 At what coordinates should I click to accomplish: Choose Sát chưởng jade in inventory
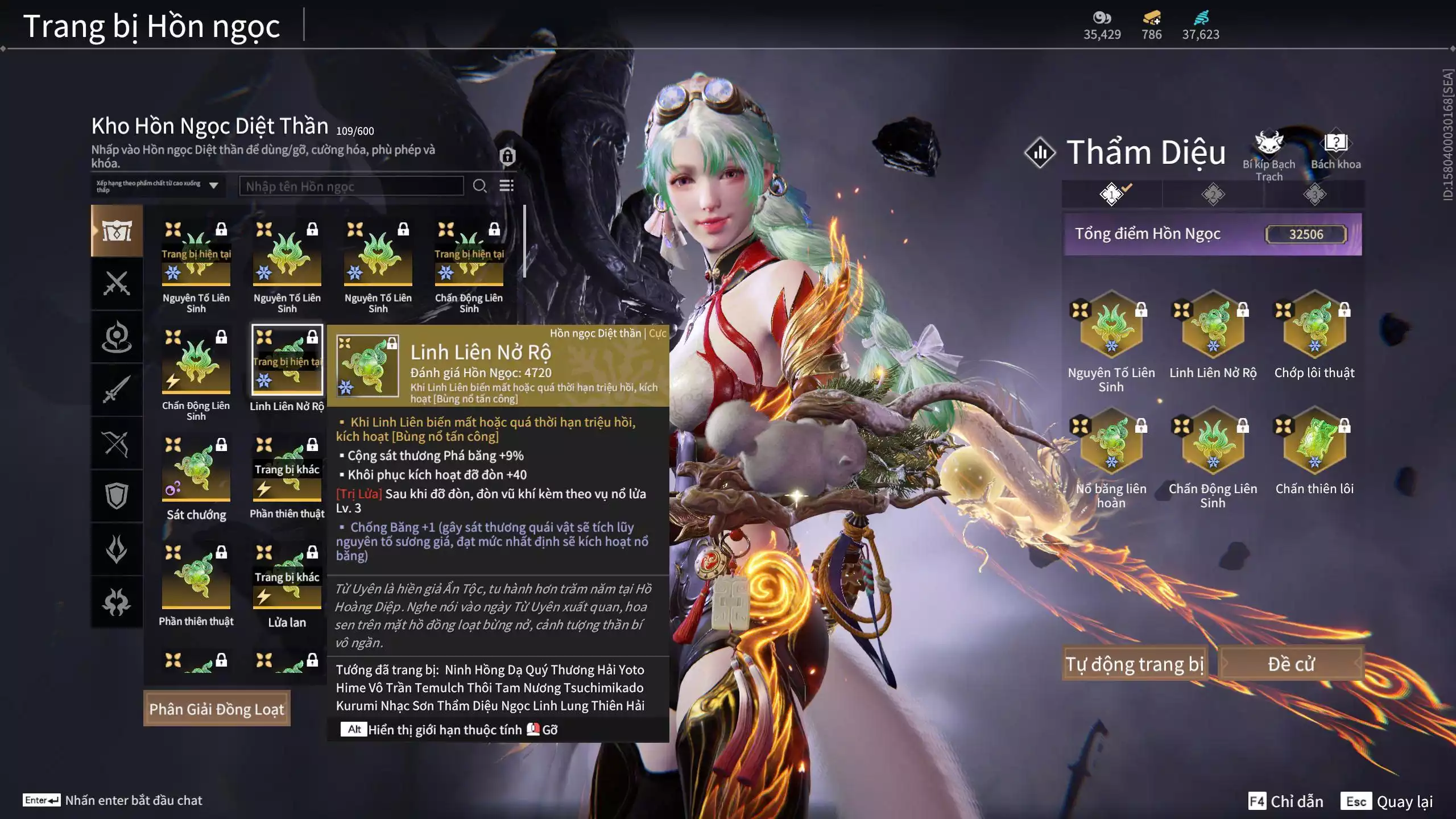(x=196, y=468)
